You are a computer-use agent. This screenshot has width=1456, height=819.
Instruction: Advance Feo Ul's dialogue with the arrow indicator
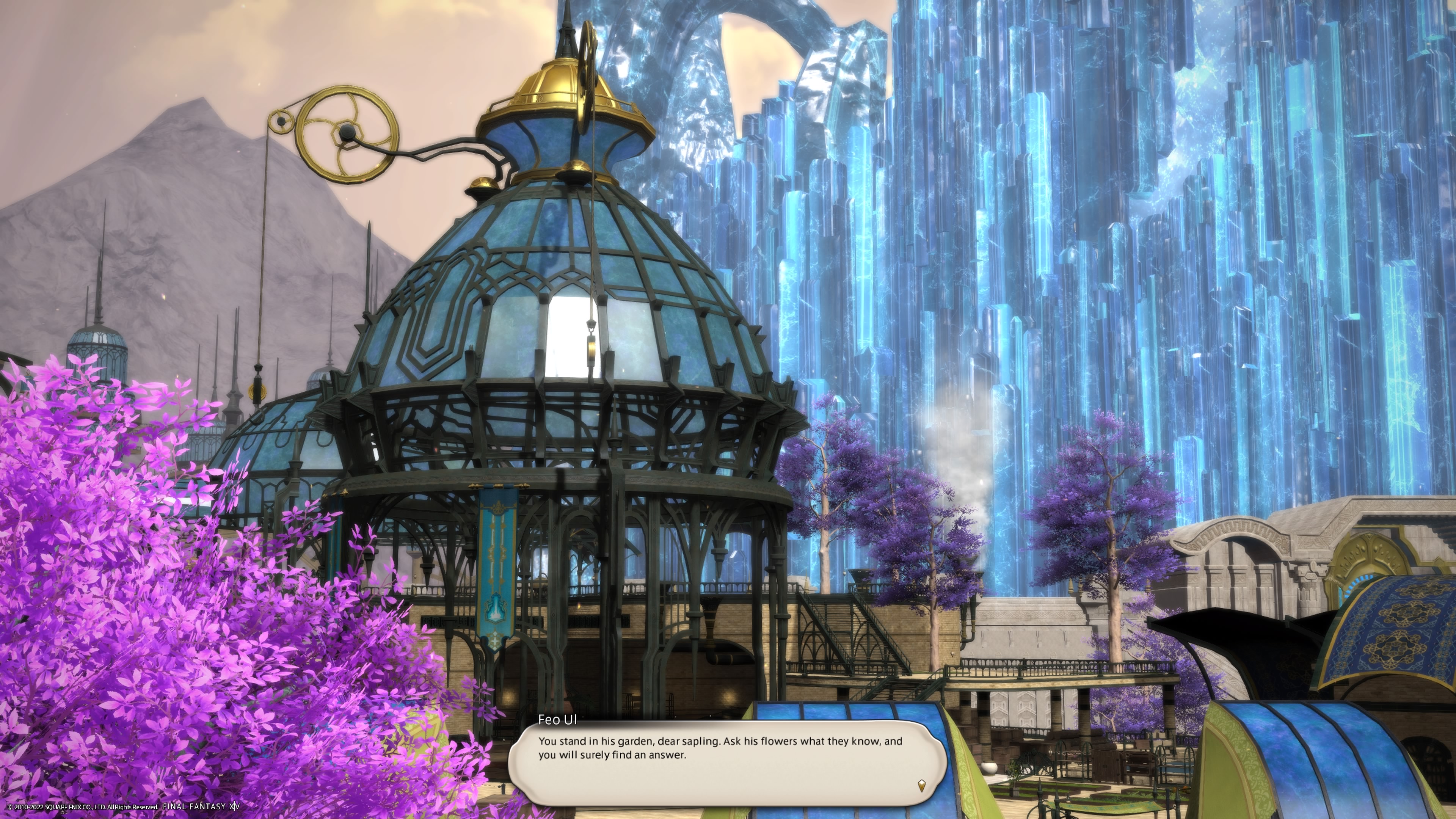click(x=921, y=784)
